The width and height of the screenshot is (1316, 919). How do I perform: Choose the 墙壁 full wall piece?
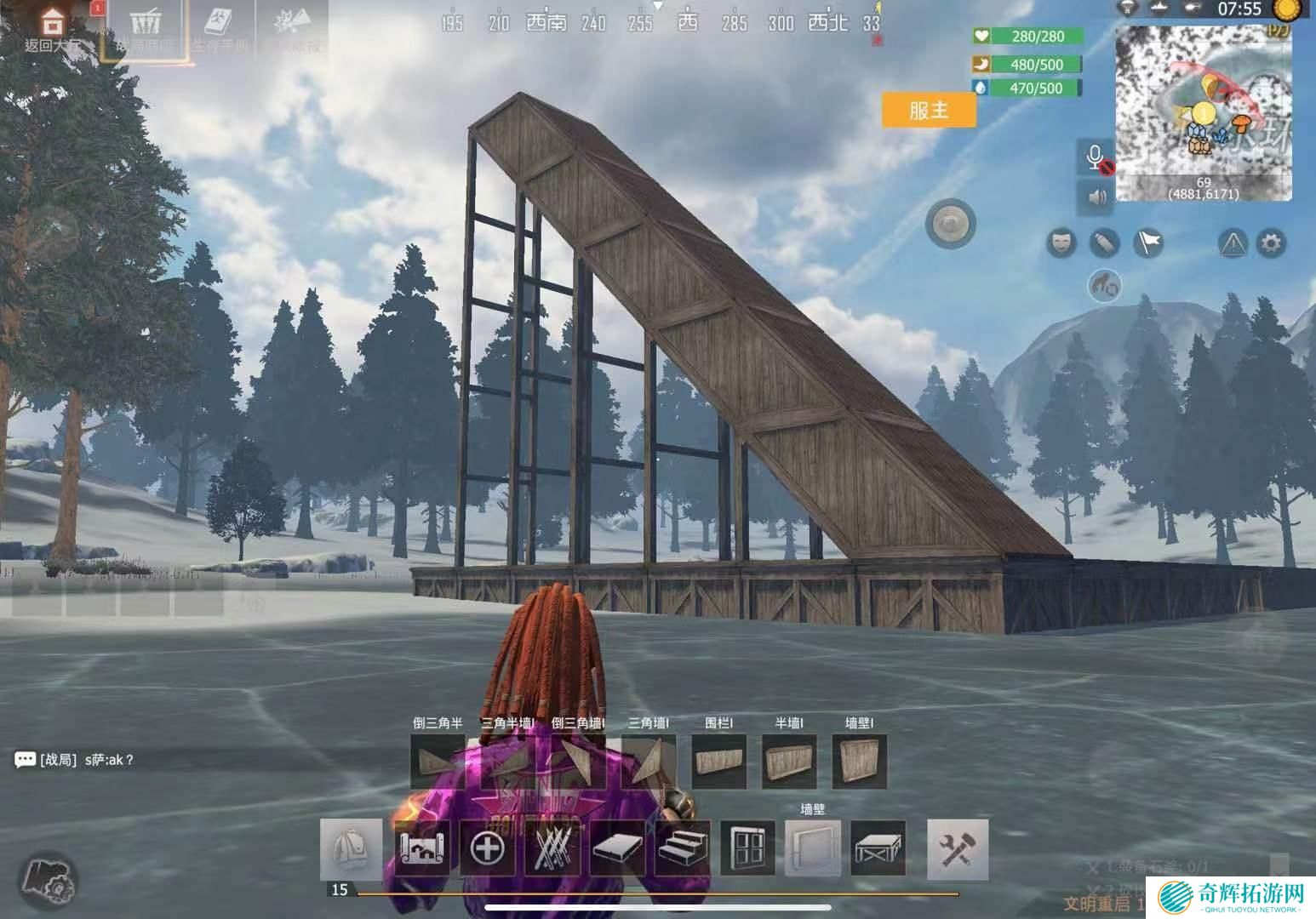(858, 762)
